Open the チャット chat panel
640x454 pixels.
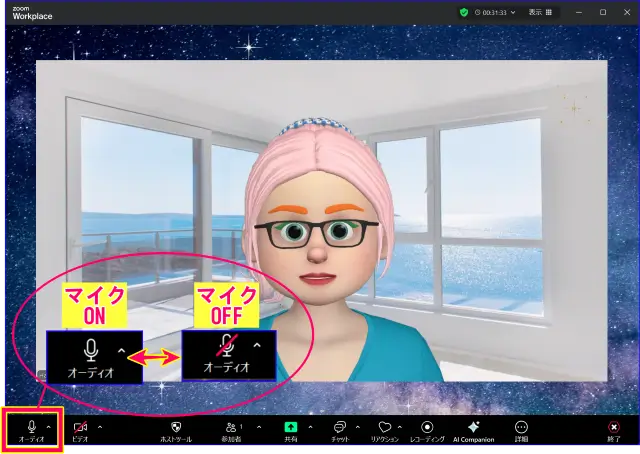(339, 430)
